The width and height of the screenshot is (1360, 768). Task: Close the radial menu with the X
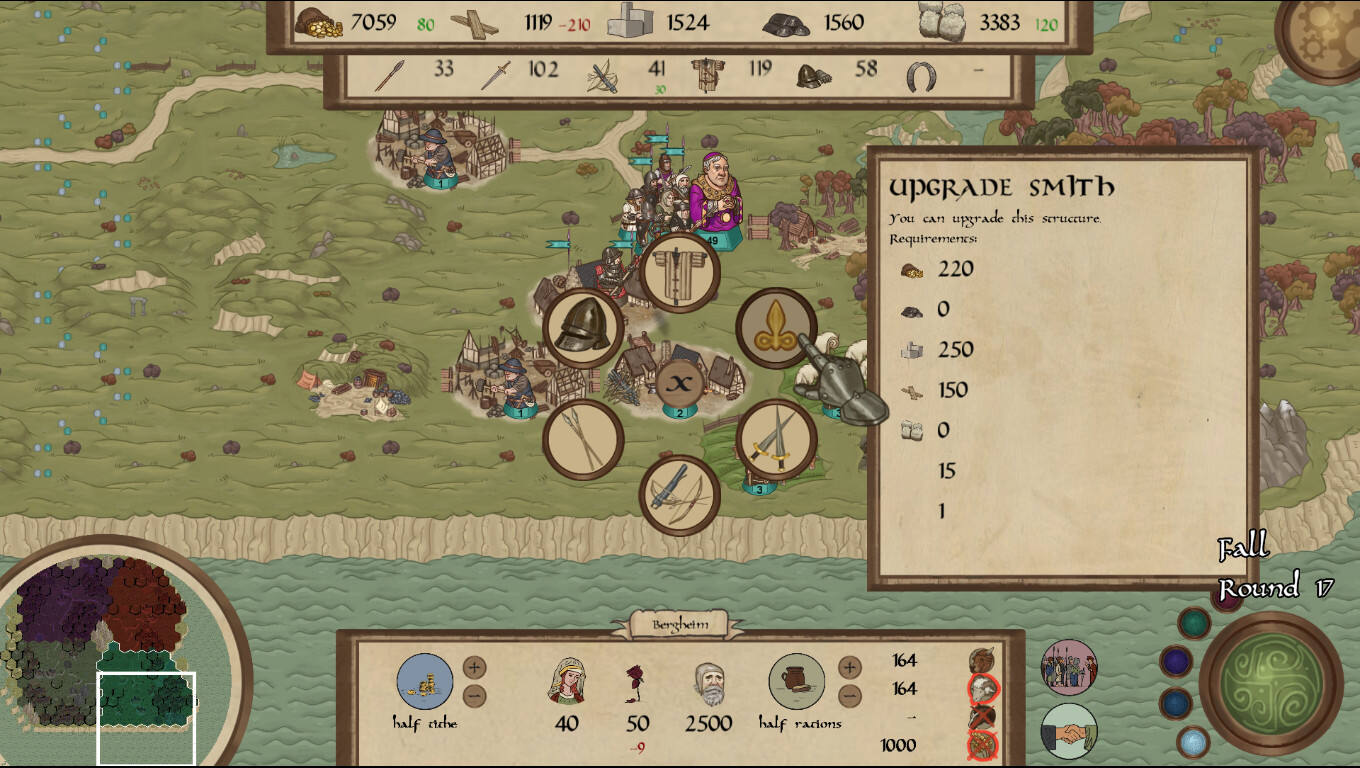tap(680, 383)
